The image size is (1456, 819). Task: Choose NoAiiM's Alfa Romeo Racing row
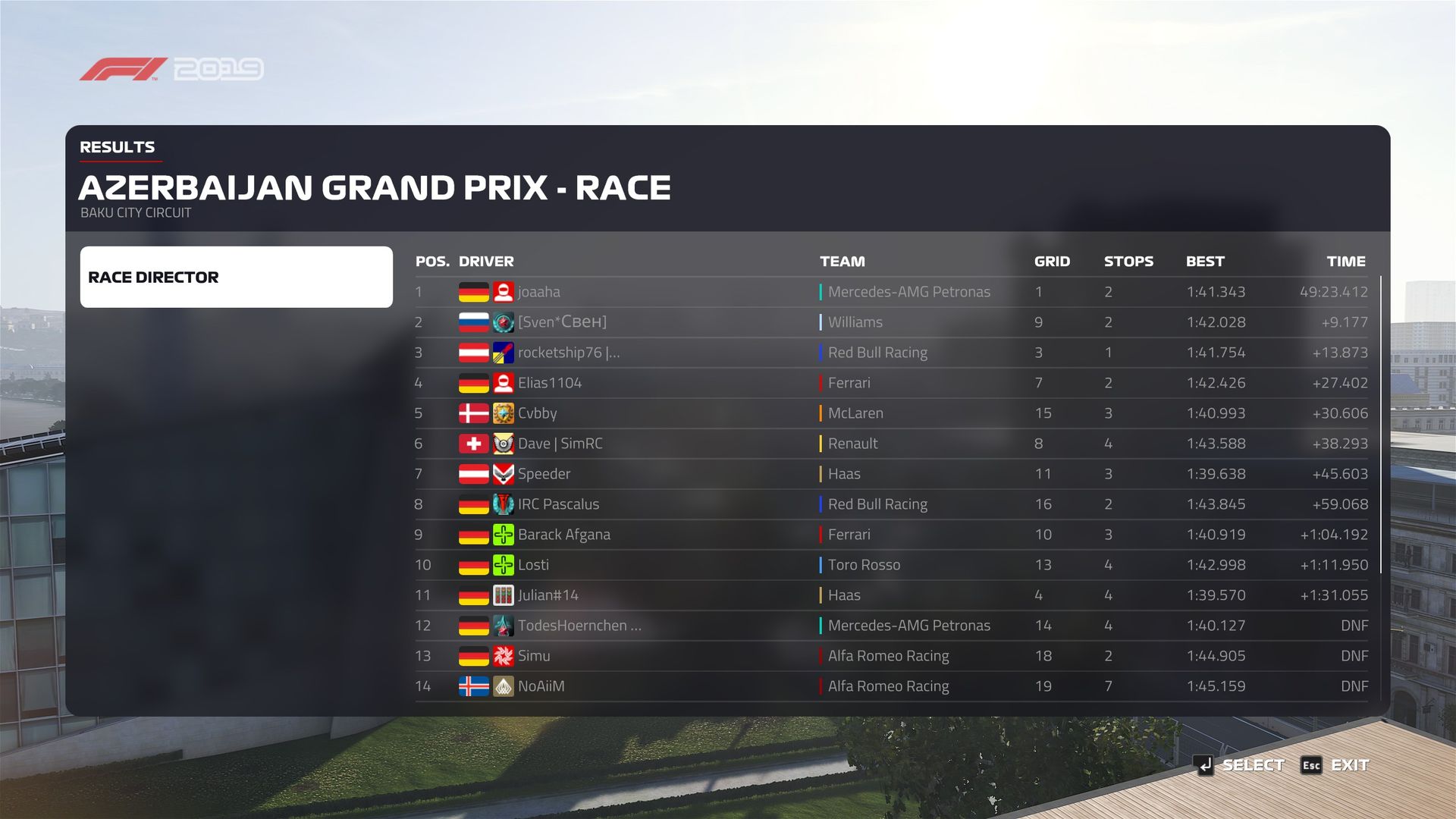[891, 686]
